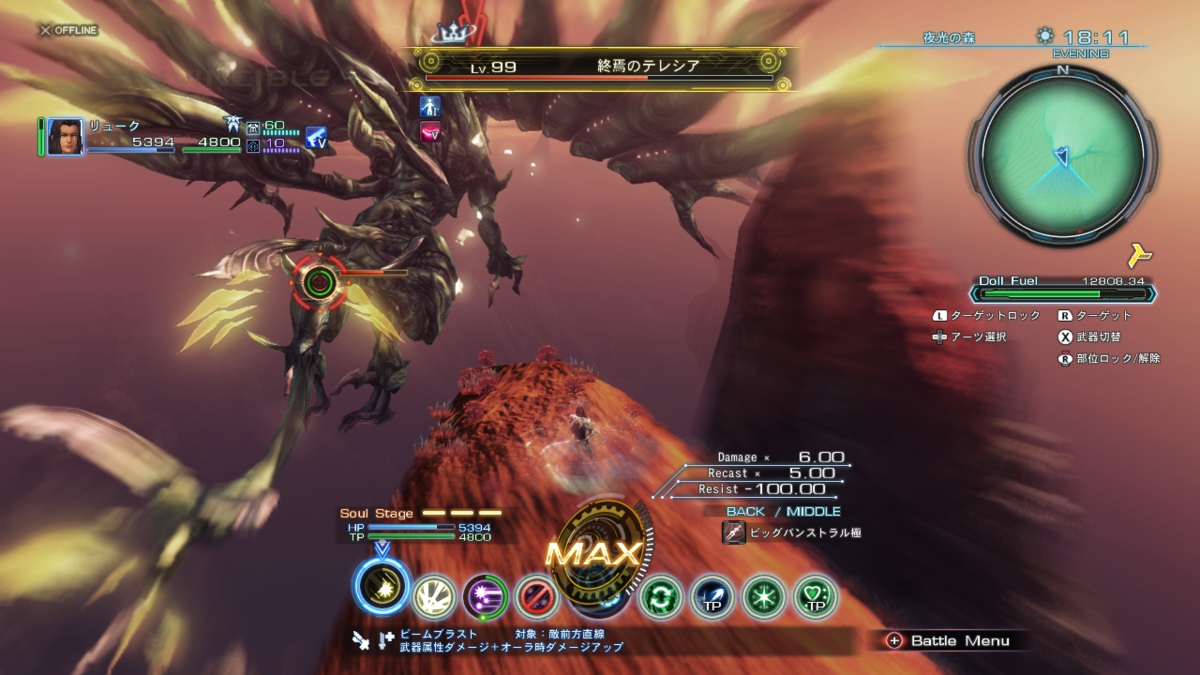Click the blue gun weapon icon
Viewport: 1200px width, 675px height.
point(317,137)
